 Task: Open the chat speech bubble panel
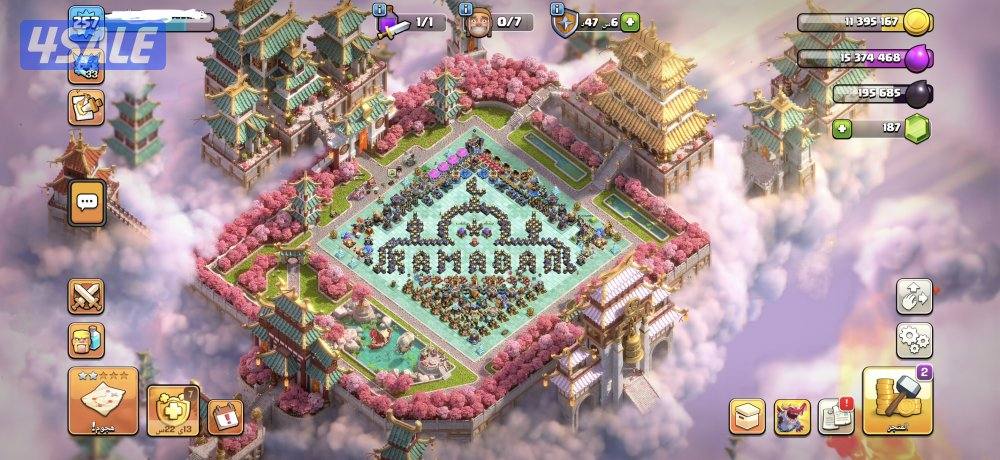click(x=87, y=203)
